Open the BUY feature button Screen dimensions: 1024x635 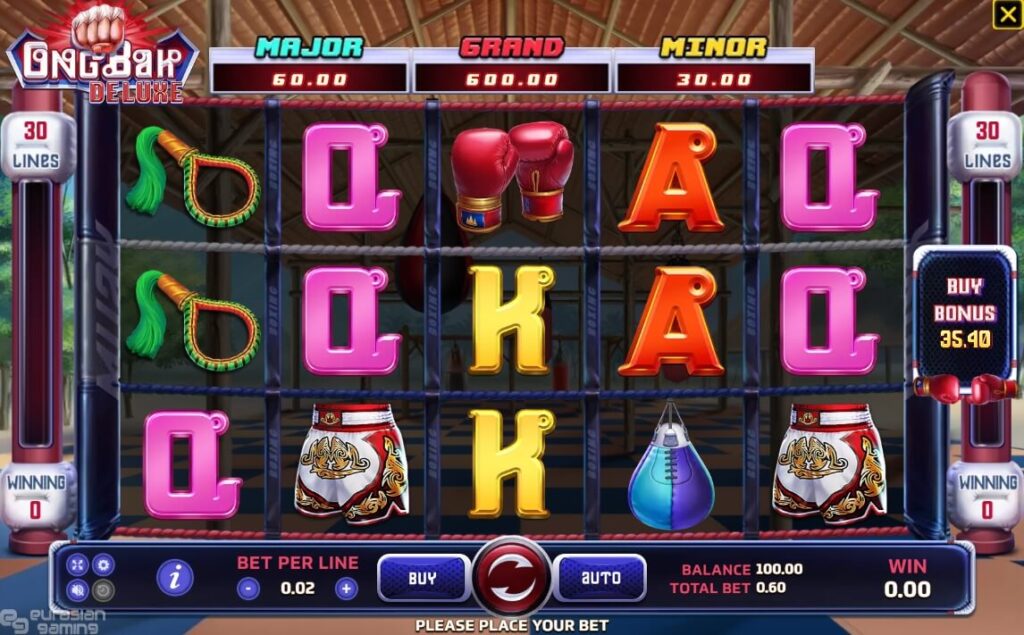coord(423,578)
